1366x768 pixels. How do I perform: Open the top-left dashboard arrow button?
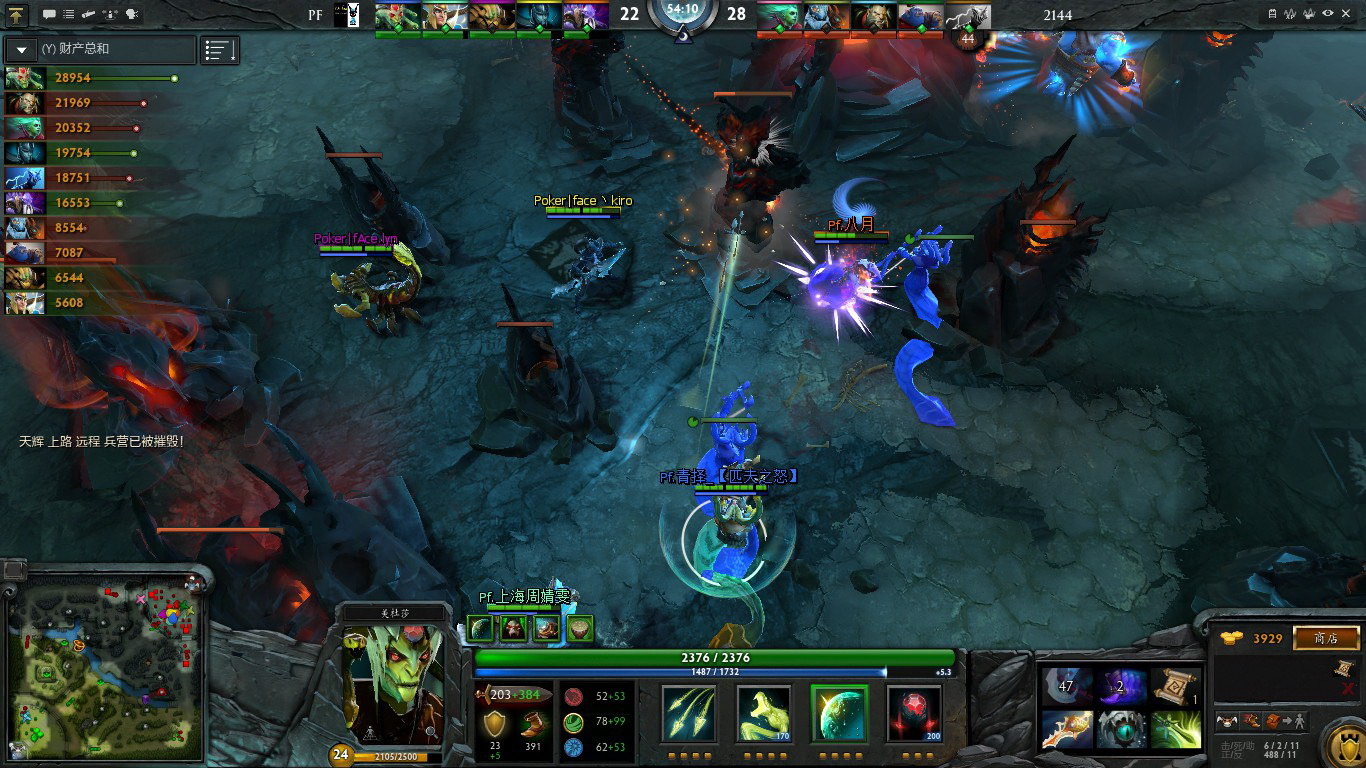18,15
